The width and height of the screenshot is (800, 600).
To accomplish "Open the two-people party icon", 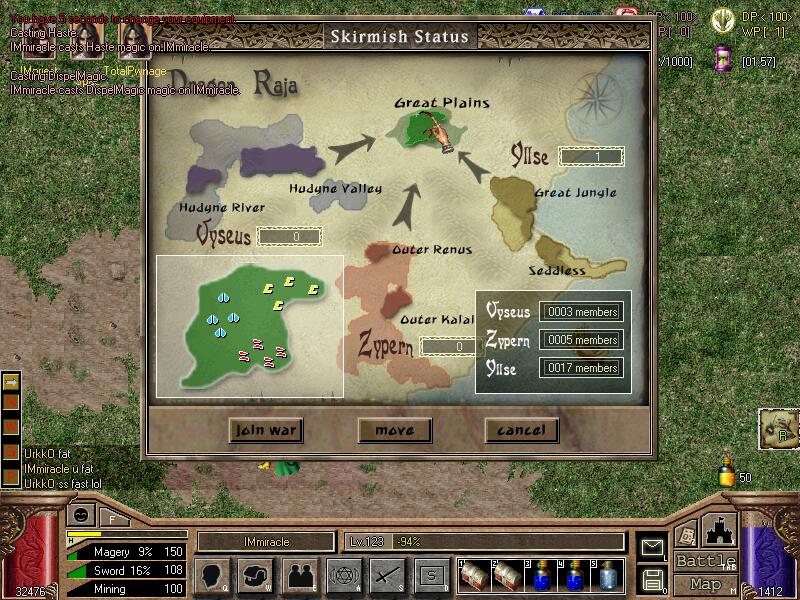I will tap(300, 575).
